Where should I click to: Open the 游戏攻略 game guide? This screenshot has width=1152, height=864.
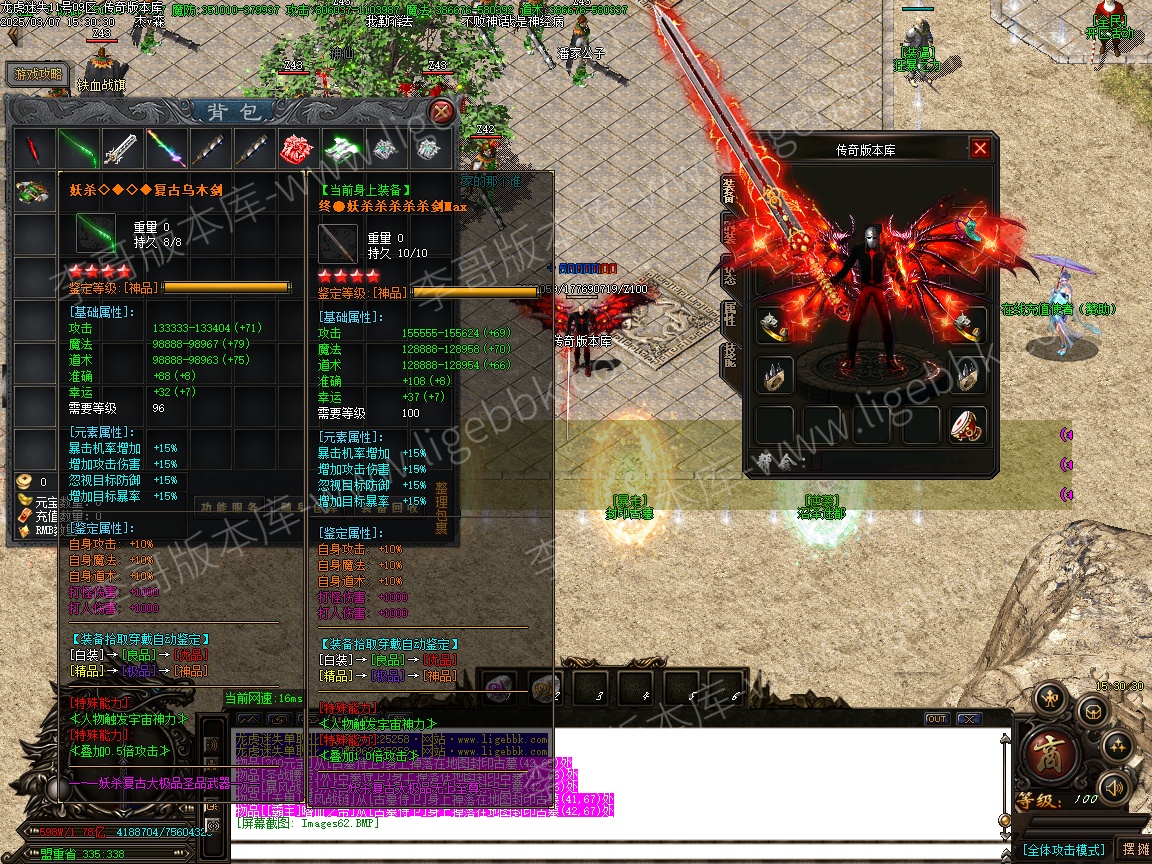click(x=37, y=74)
